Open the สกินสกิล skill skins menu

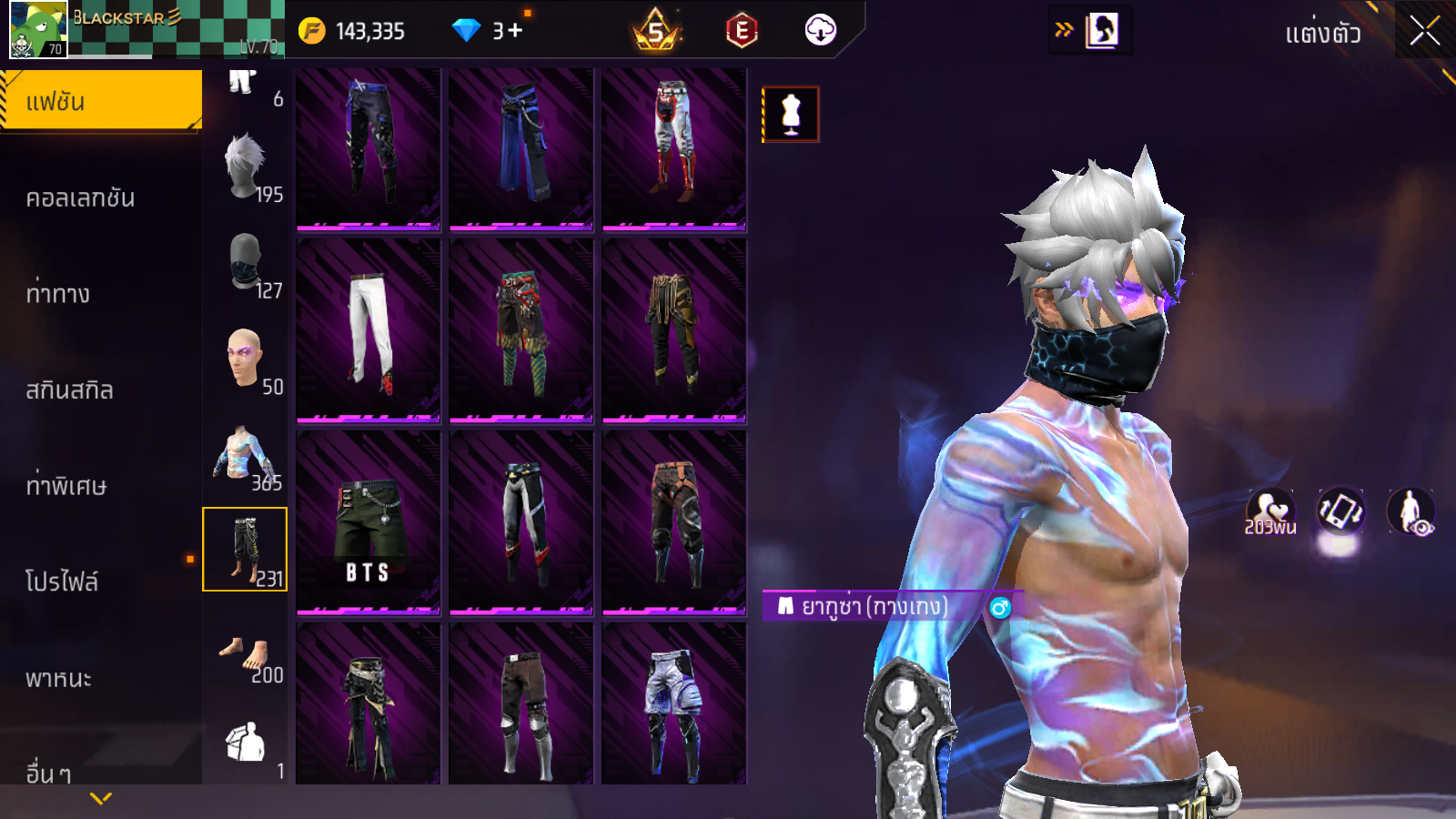69,390
